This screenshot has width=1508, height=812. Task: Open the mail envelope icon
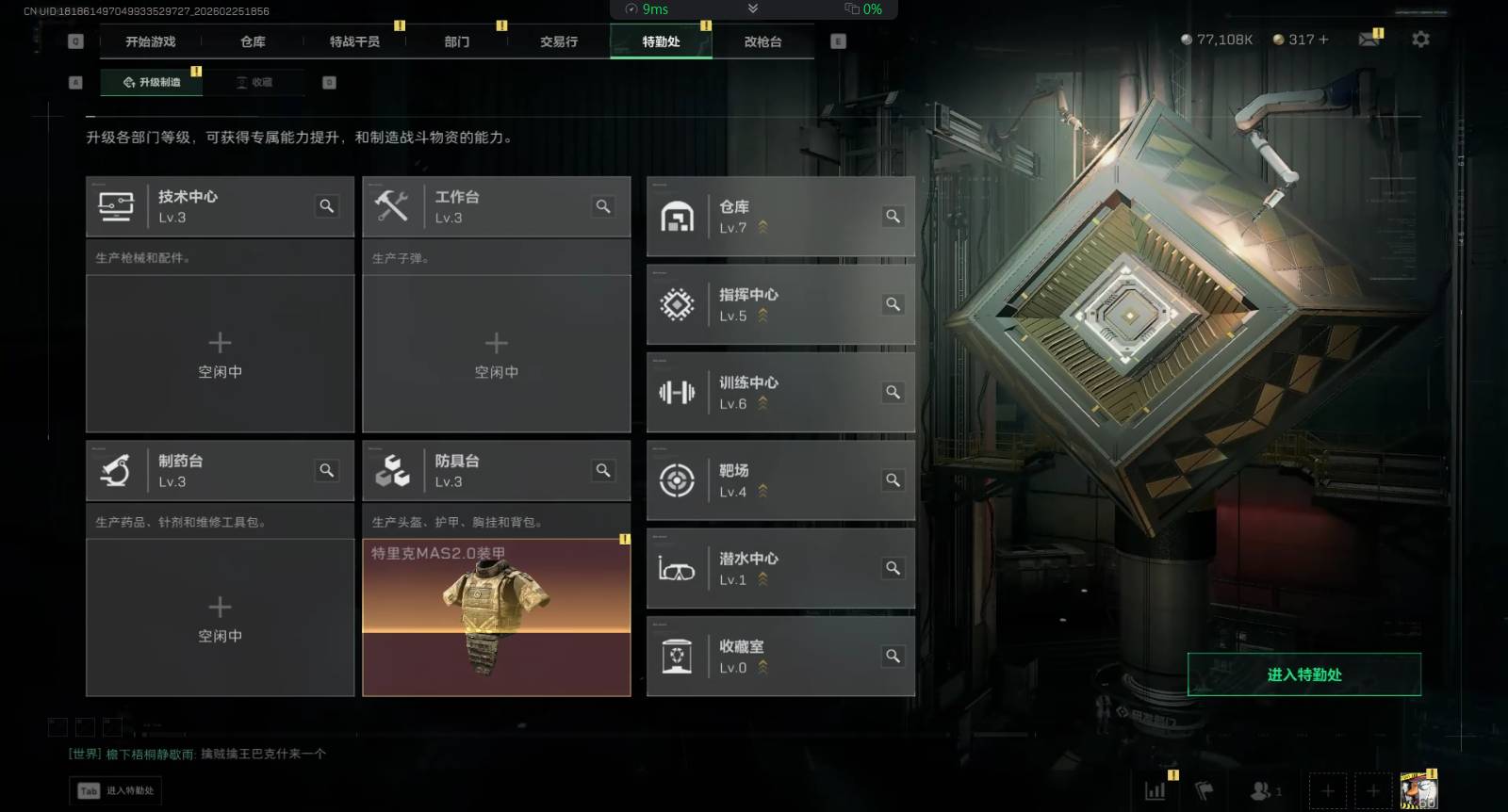click(x=1369, y=40)
